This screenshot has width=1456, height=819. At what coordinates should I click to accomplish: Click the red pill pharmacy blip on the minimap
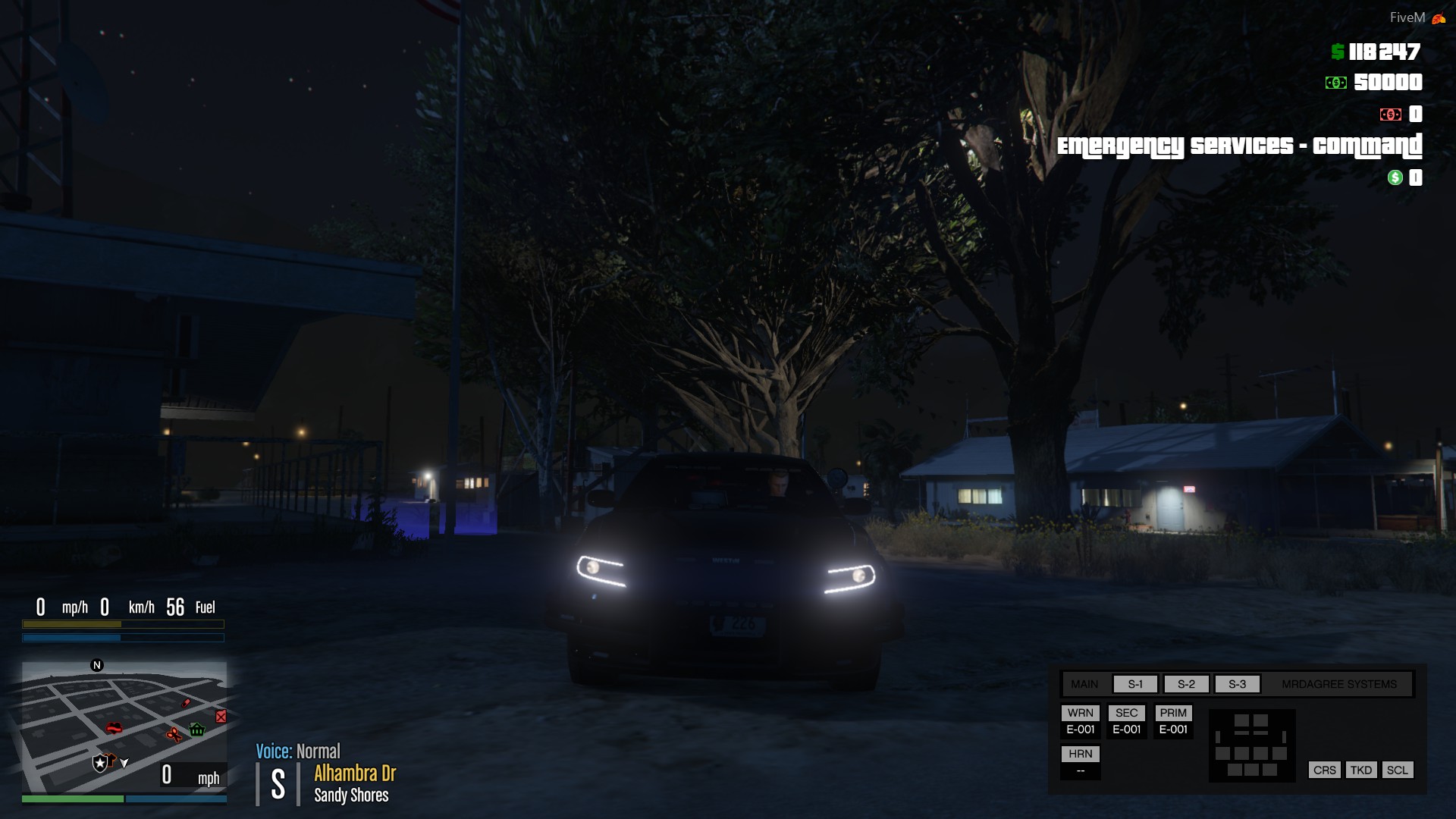click(x=186, y=703)
